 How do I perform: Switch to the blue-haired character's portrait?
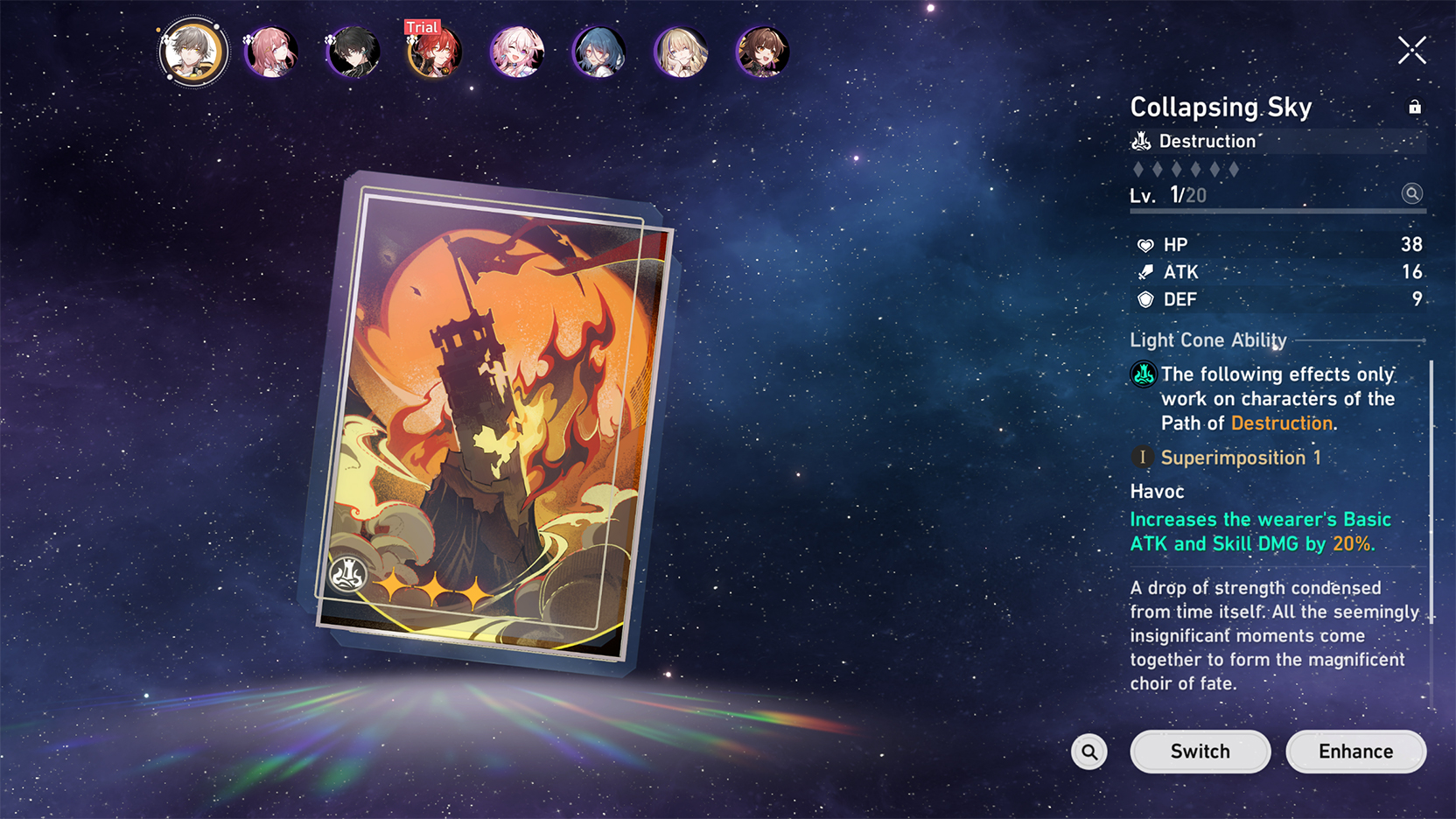coord(598,52)
